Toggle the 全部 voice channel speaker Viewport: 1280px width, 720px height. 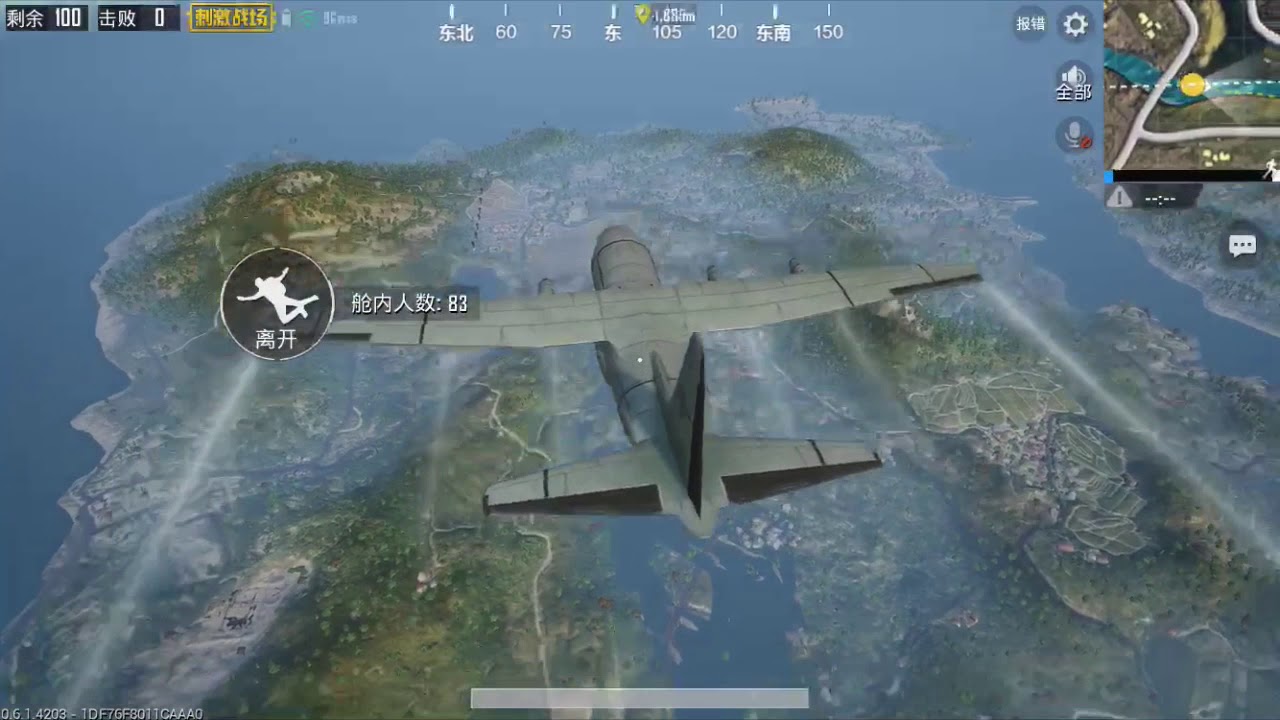click(x=1072, y=80)
